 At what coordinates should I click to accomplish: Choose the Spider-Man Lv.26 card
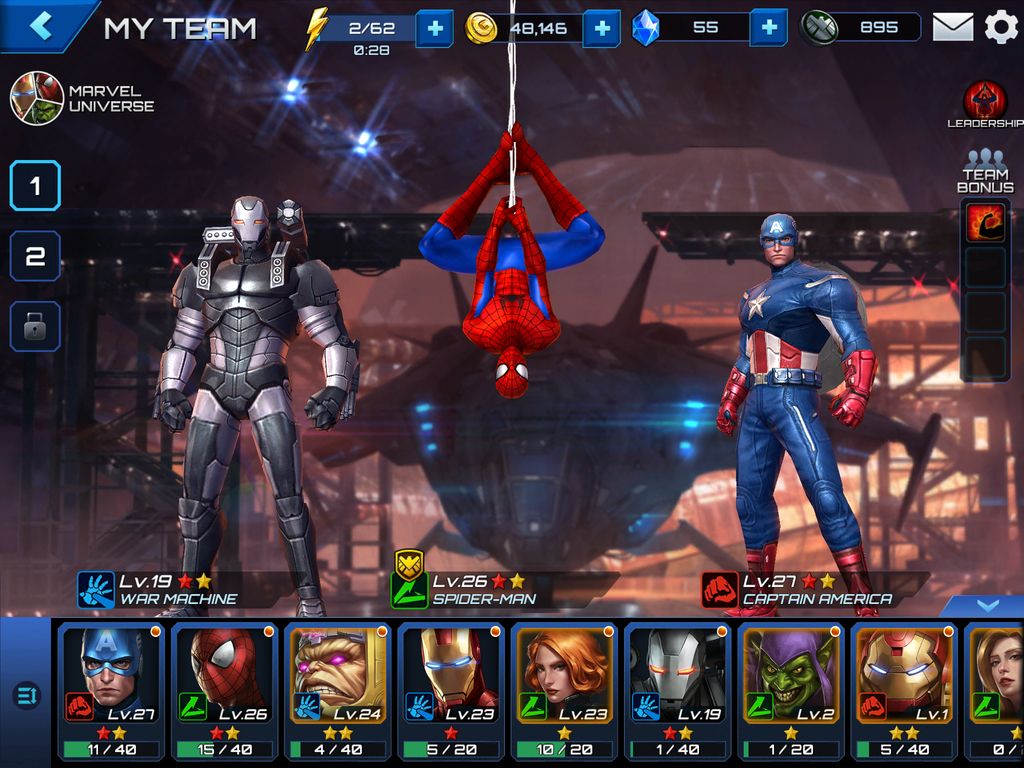point(226,690)
